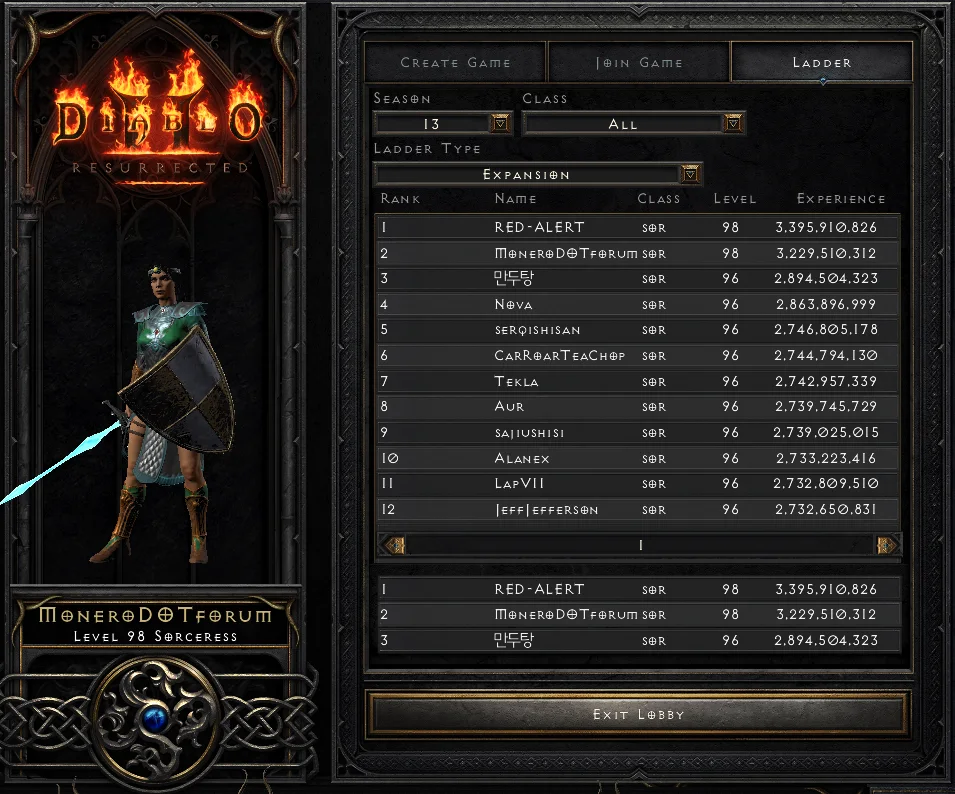The height and width of the screenshot is (794, 955).
Task: Select CarRoarTeaChop in the ladder list
Action: 638,356
